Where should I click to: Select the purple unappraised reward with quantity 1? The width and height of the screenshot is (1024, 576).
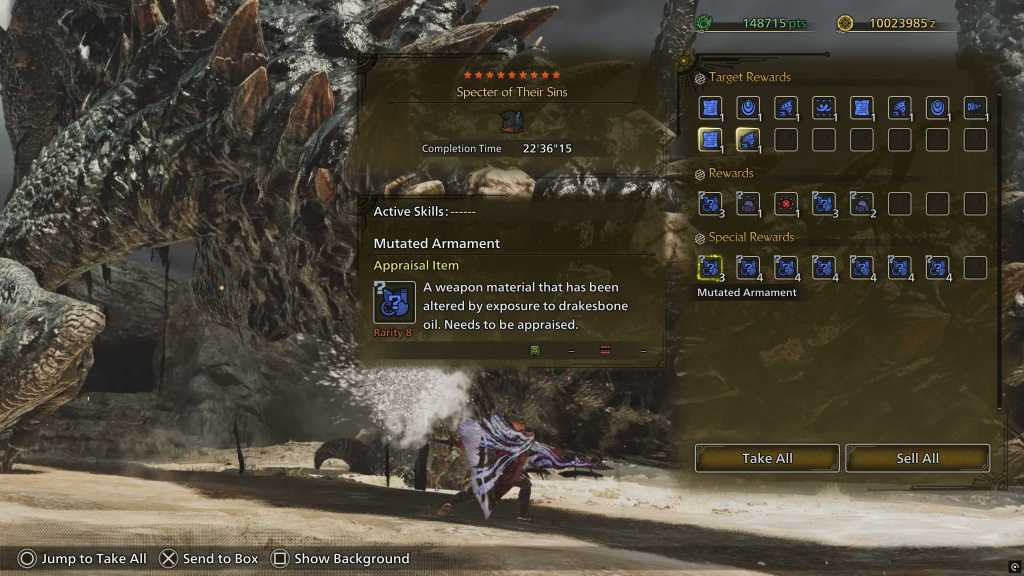tap(748, 204)
